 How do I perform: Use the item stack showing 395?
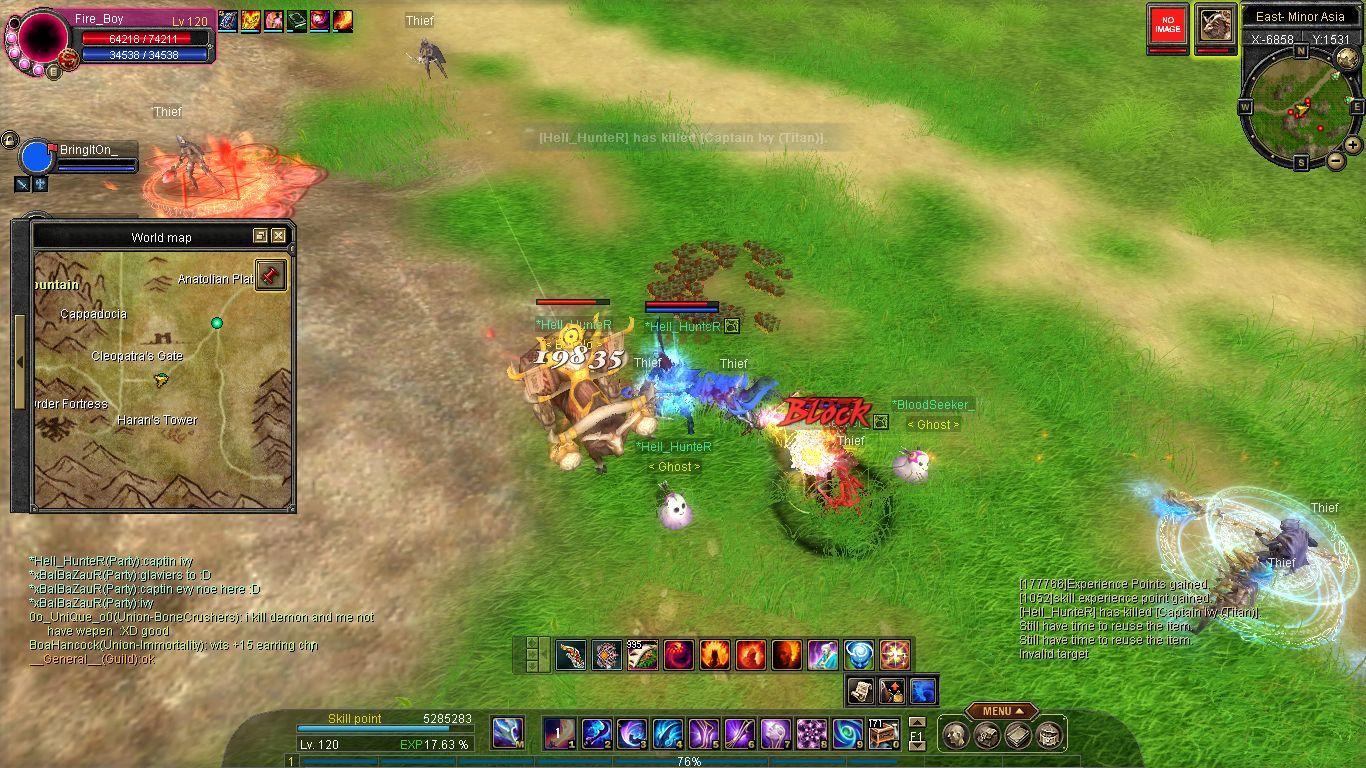642,655
